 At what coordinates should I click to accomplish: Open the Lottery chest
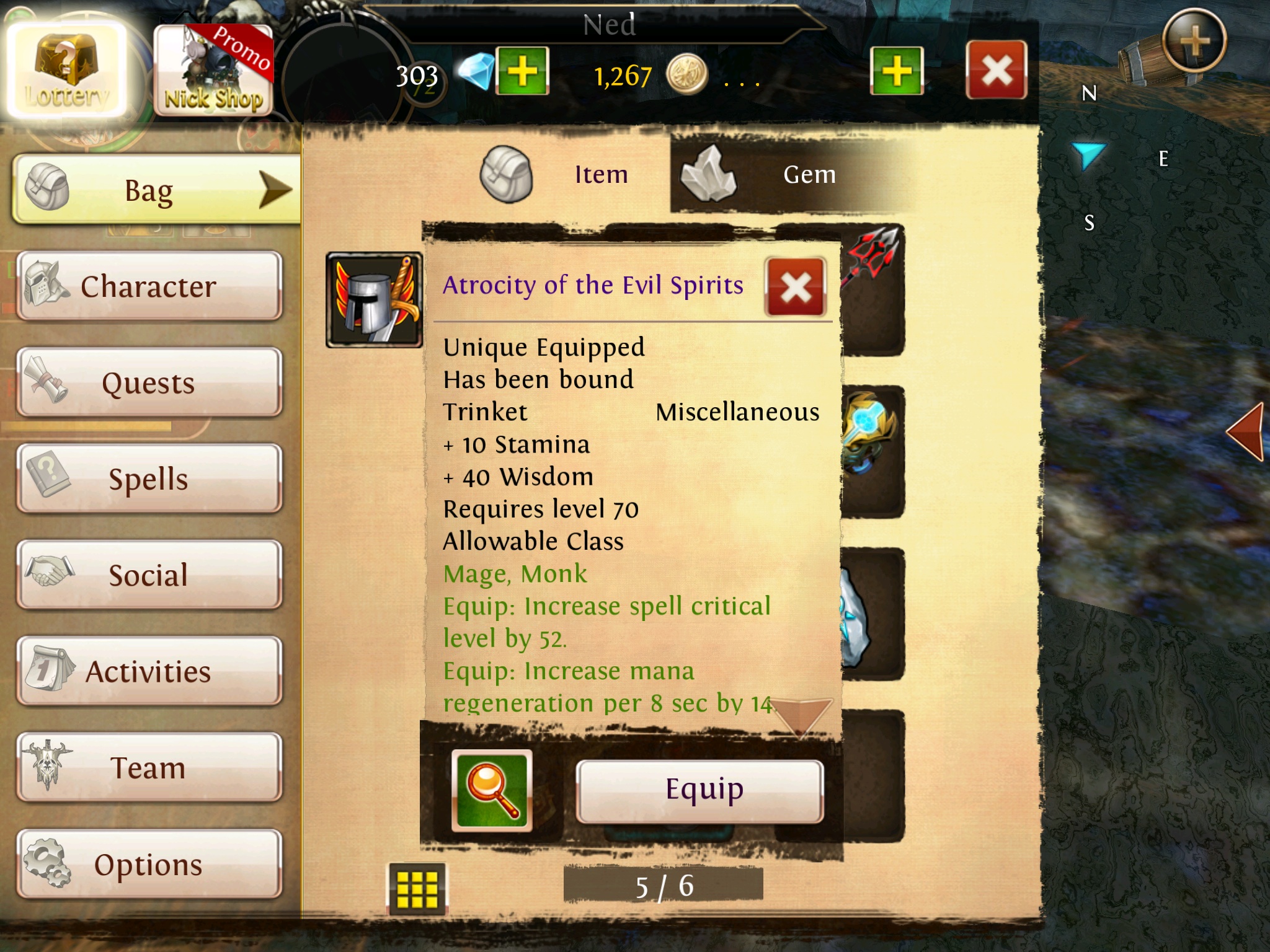coord(65,71)
